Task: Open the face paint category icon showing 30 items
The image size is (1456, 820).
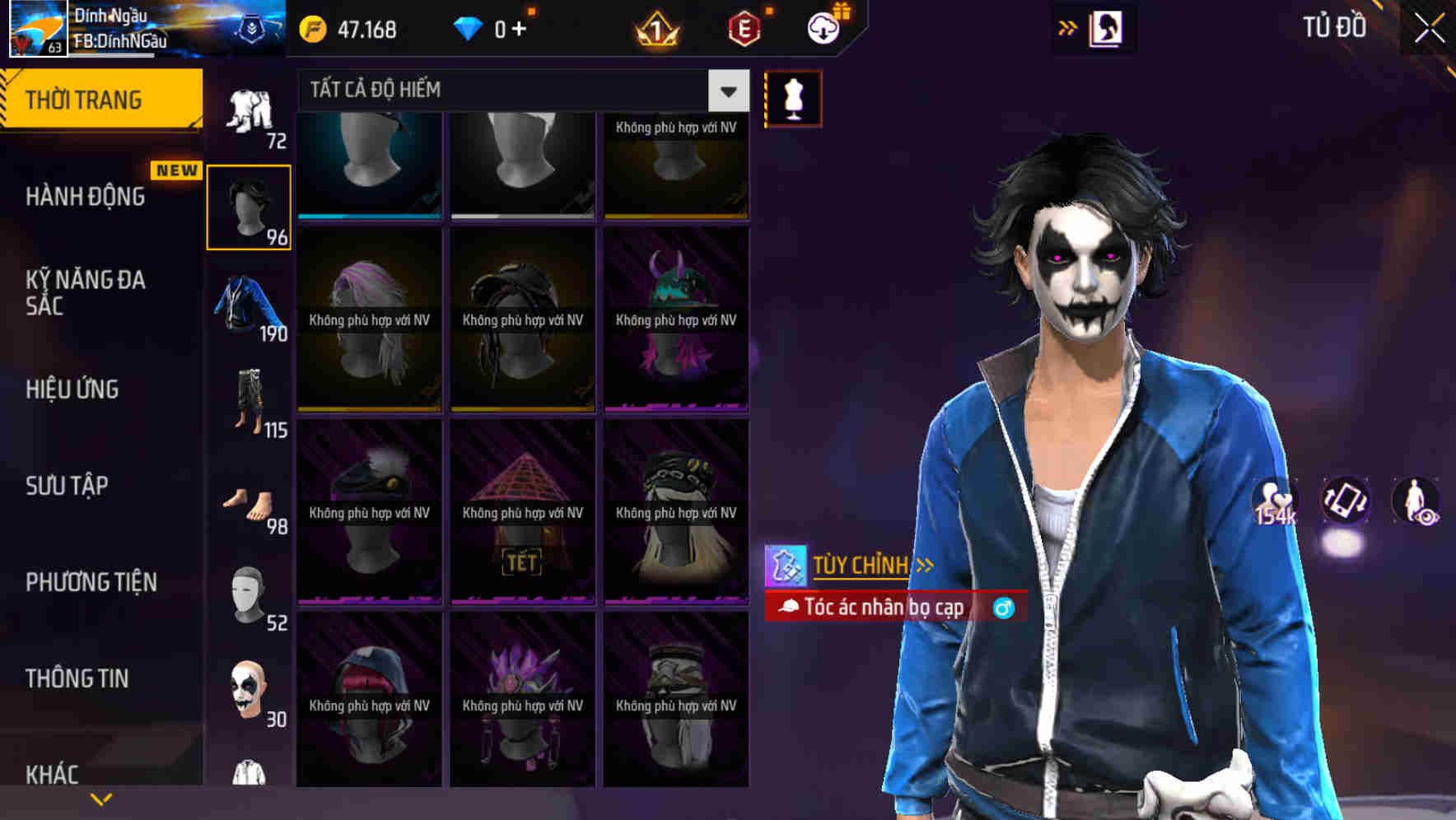Action: 249,690
